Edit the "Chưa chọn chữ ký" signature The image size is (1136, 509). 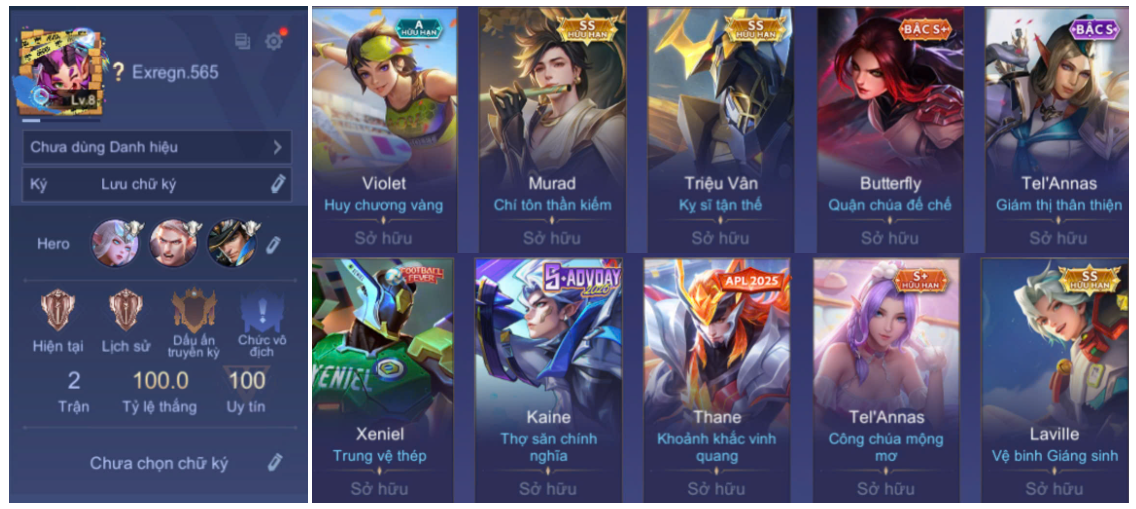coord(274,462)
